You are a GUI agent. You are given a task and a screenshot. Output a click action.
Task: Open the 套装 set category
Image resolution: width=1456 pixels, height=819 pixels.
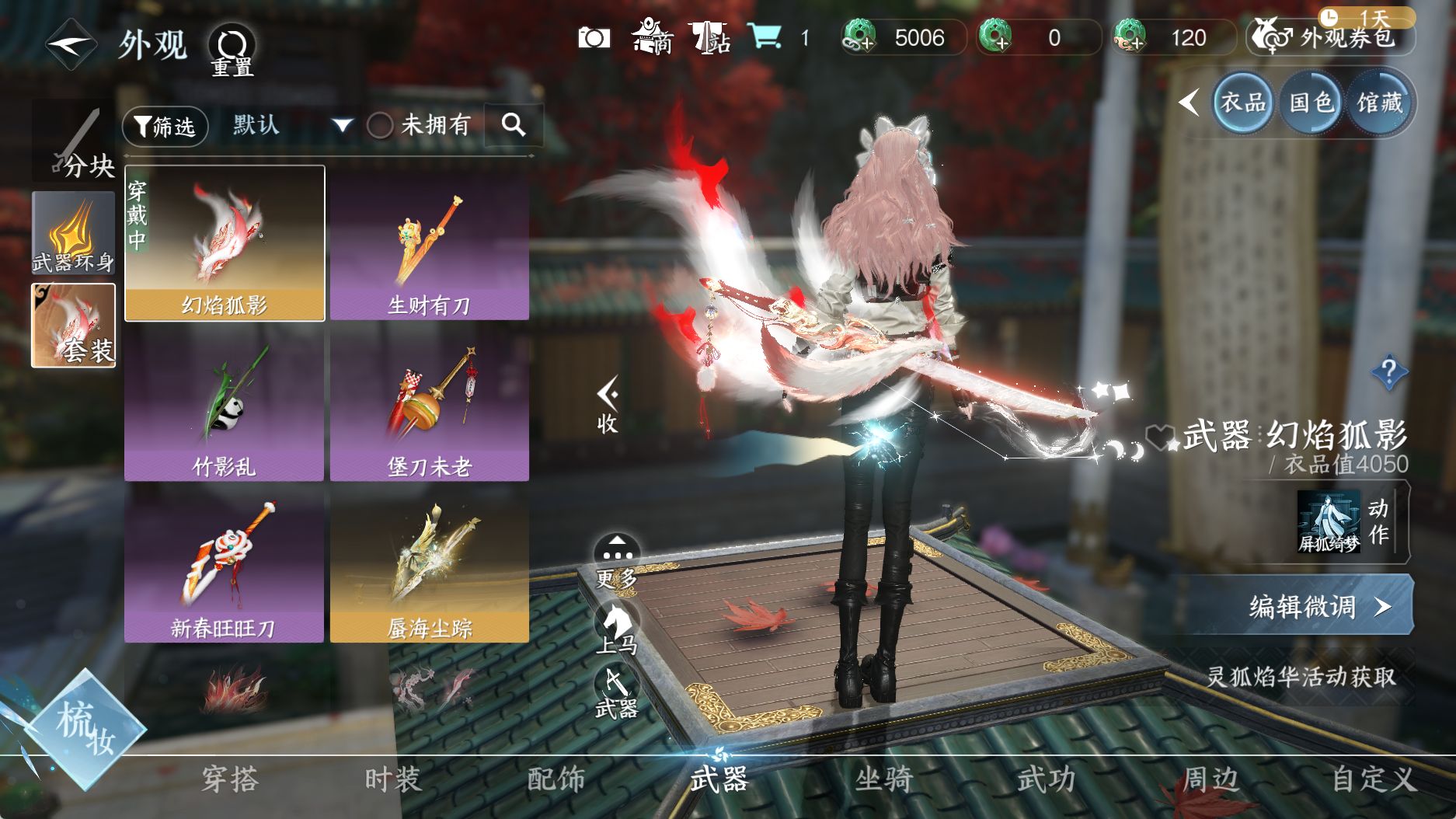click(x=73, y=325)
